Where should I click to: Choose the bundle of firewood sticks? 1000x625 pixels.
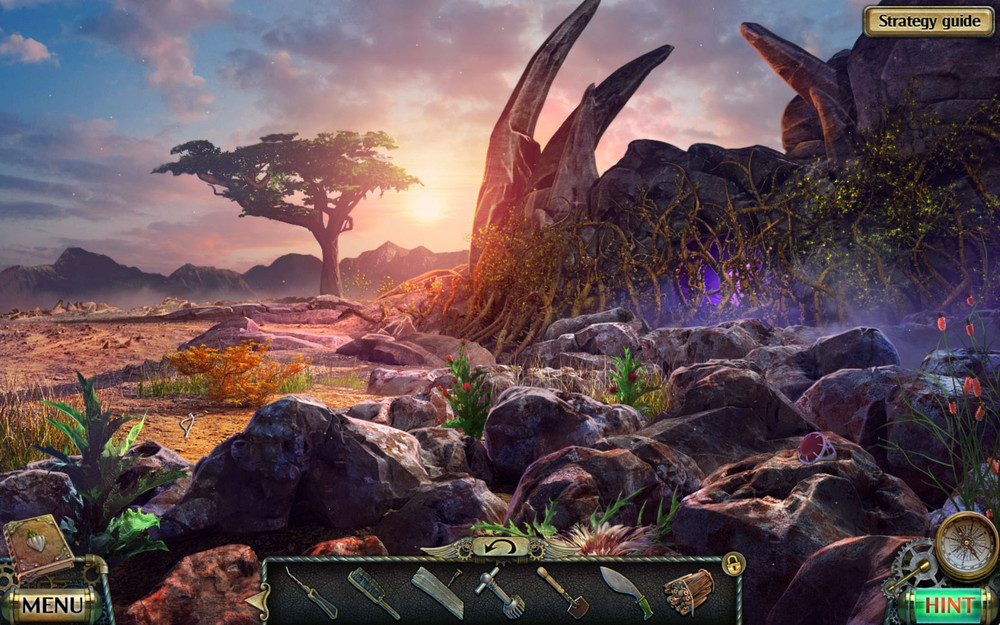tap(689, 591)
